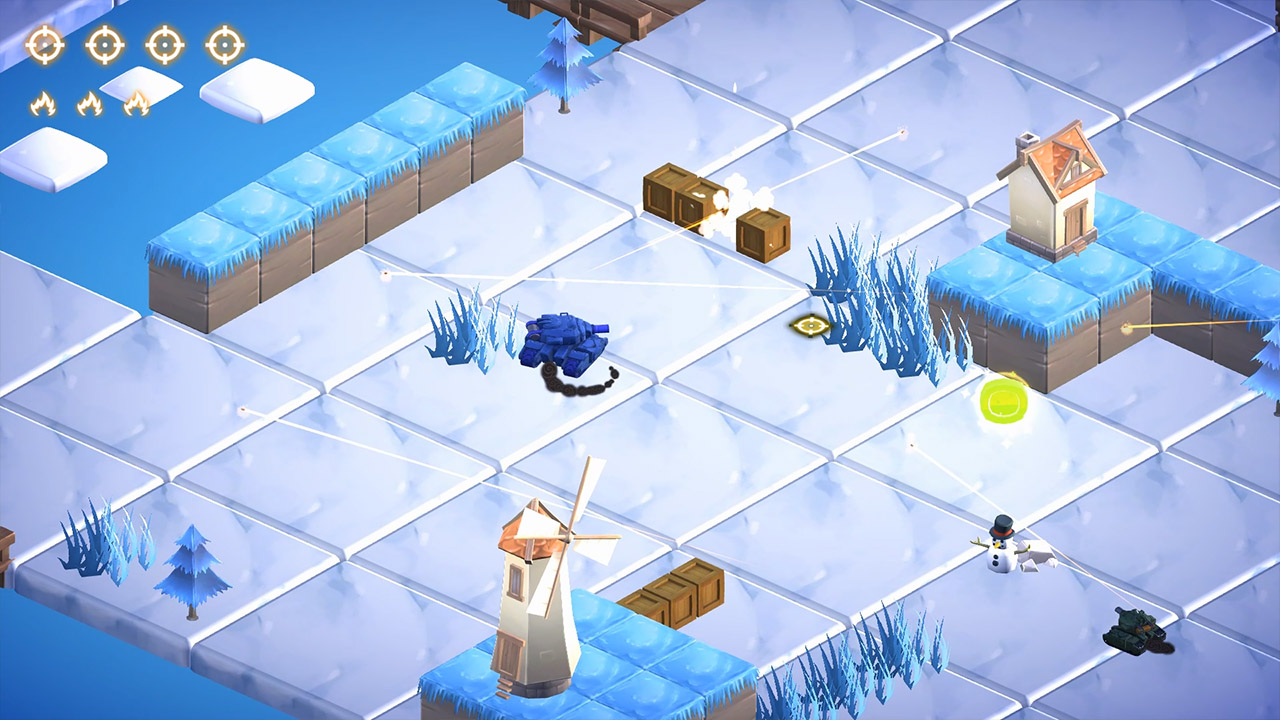Click the green enemy tank near the corner
The width and height of the screenshot is (1280, 720).
tap(1135, 628)
